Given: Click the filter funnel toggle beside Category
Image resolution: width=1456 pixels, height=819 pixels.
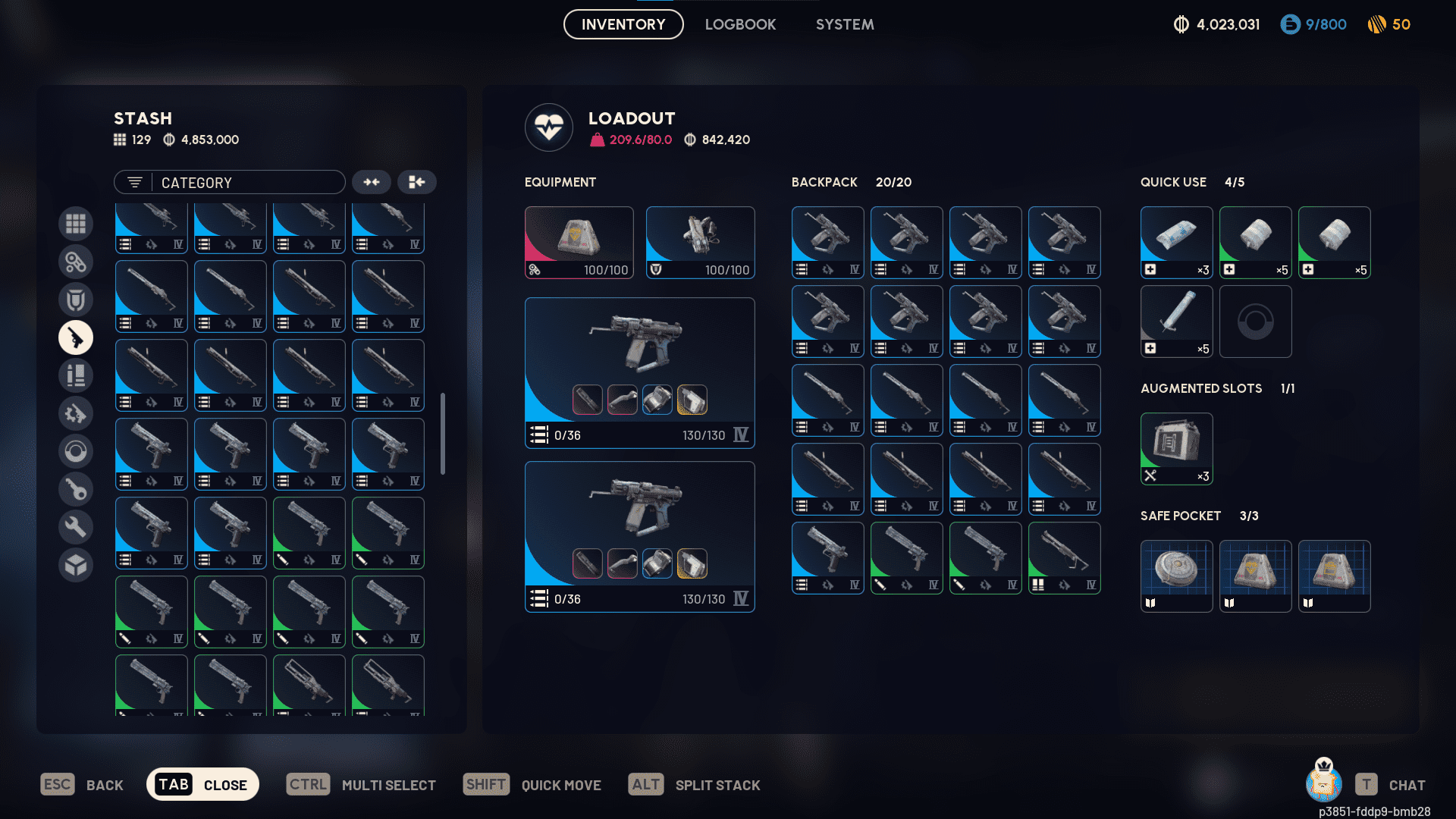Looking at the screenshot, I should pyautogui.click(x=134, y=182).
